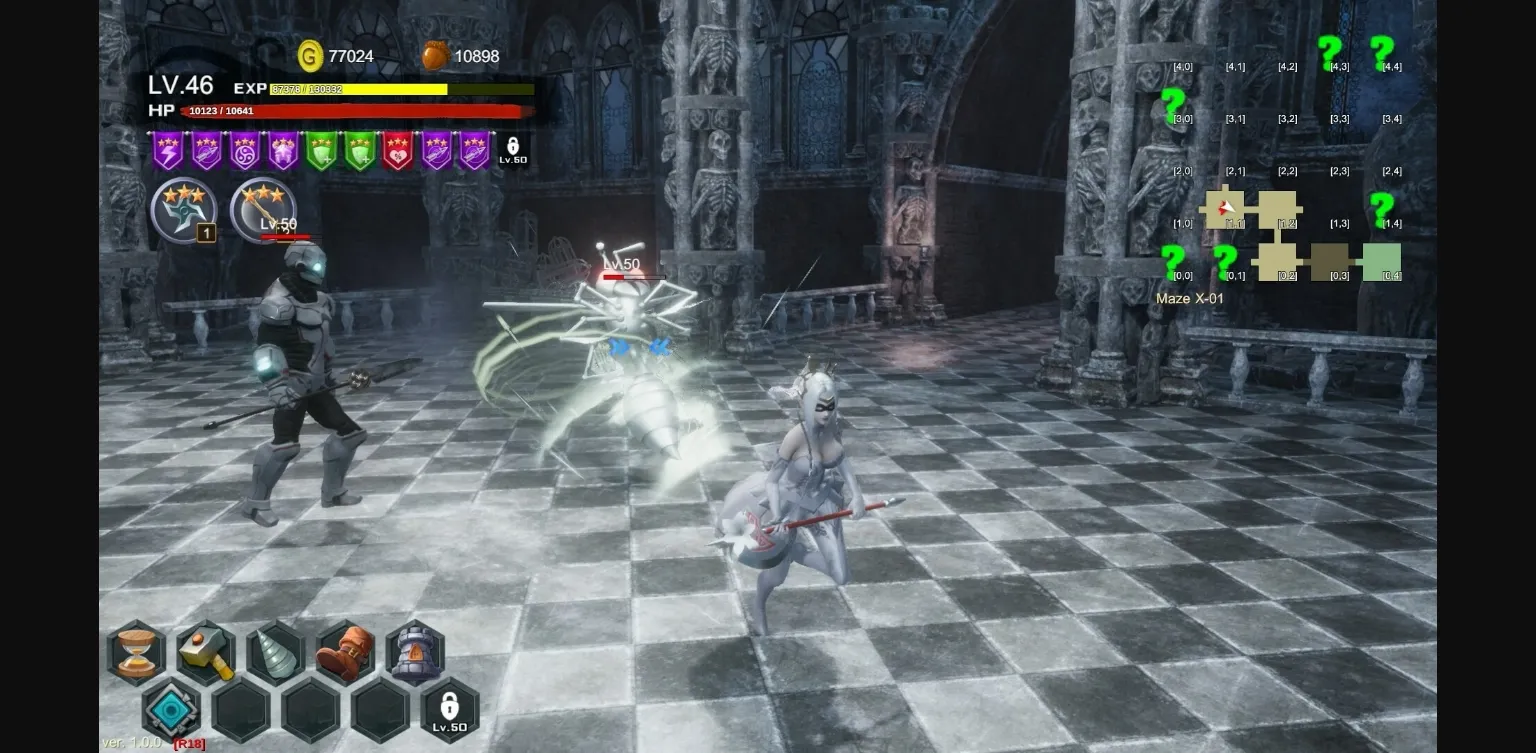This screenshot has height=753, width=1536.
Task: Inspect the purple helmet banner
Action: point(283,150)
